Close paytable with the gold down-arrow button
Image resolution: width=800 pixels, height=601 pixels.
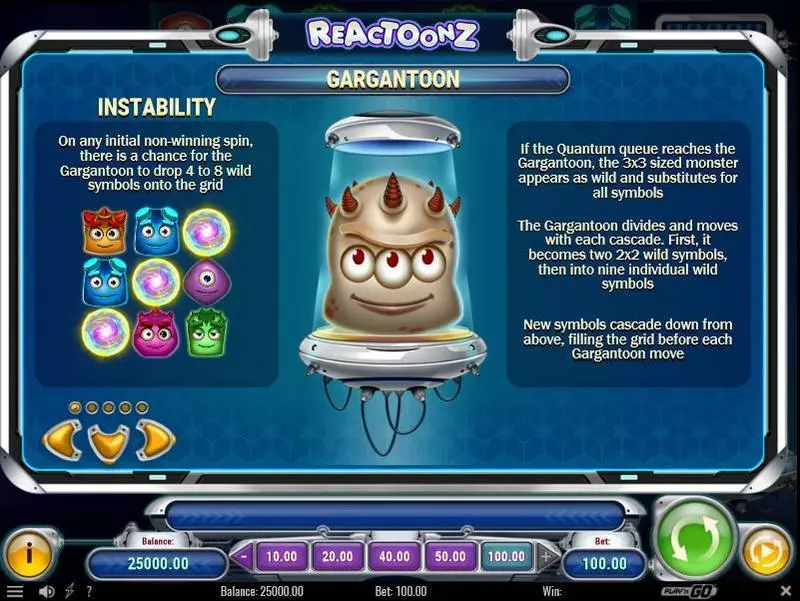[x=107, y=441]
